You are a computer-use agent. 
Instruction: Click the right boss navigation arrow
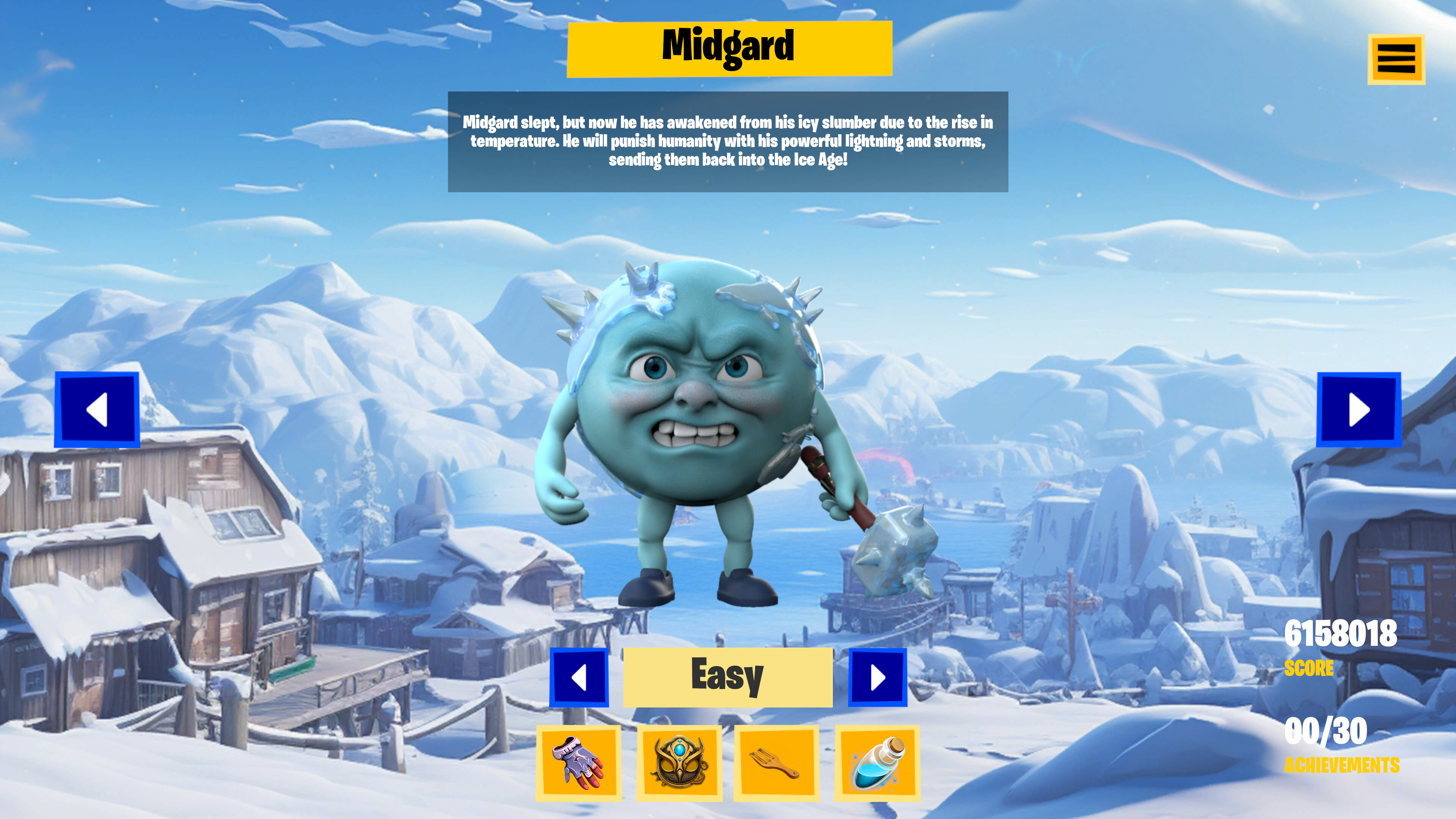[x=1359, y=411]
